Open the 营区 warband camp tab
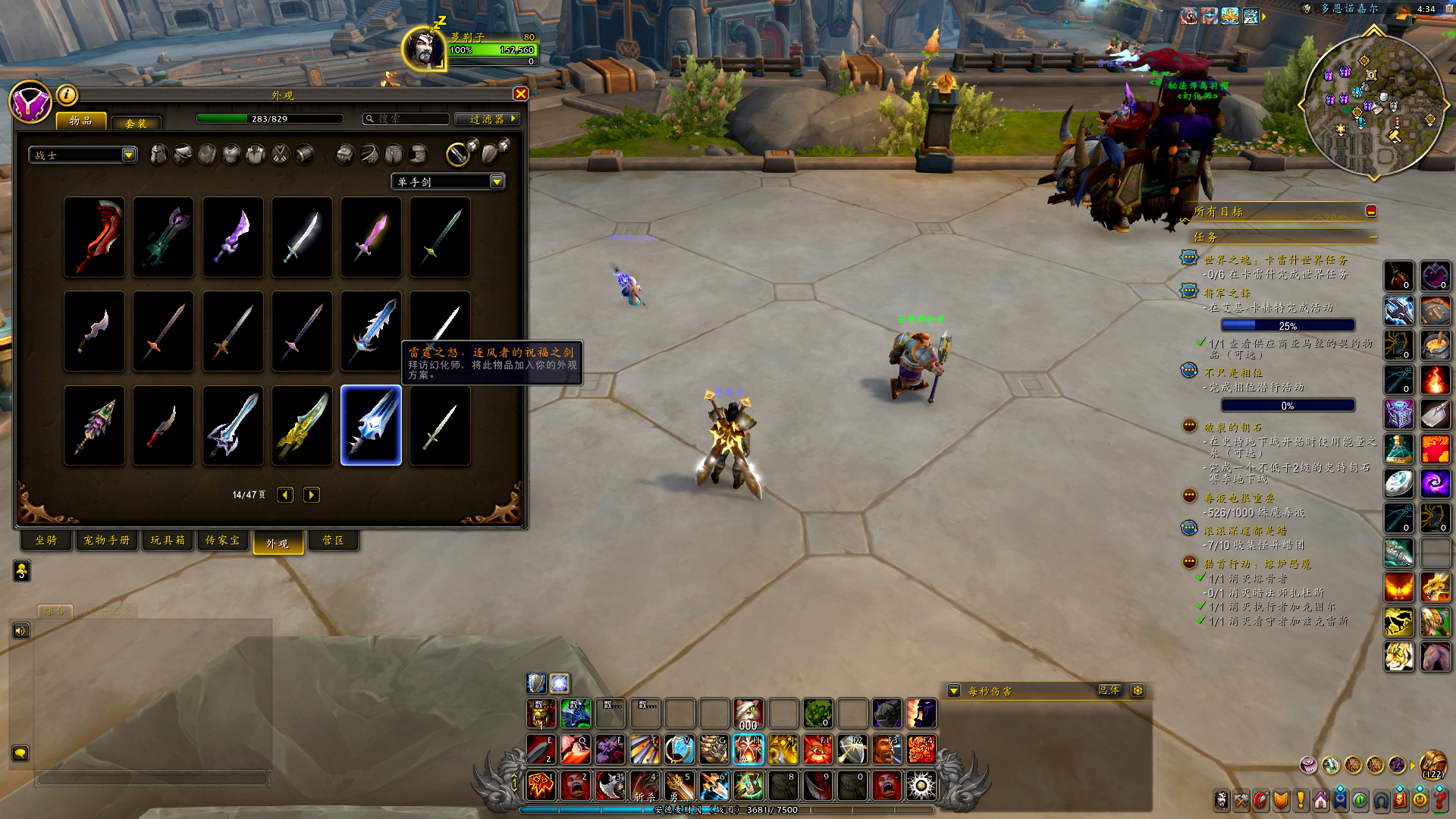Viewport: 1456px width, 819px height. pyautogui.click(x=333, y=541)
